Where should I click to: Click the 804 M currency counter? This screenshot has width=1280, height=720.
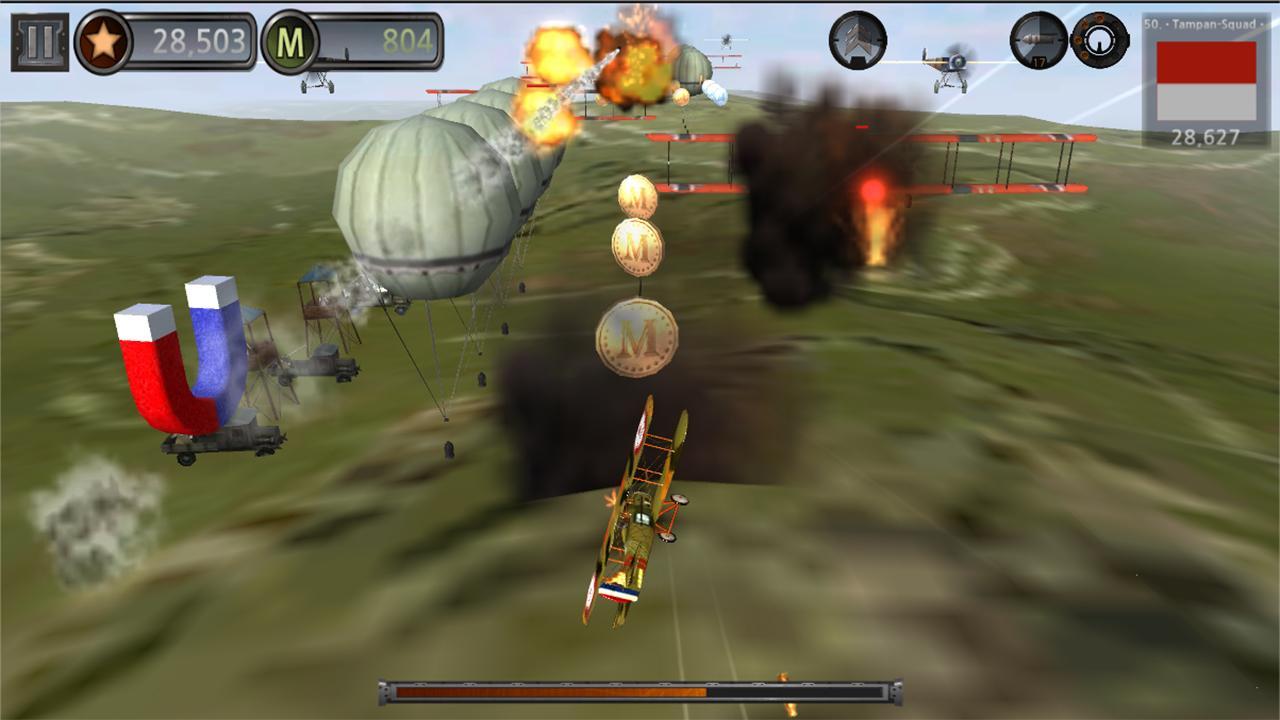coord(407,41)
